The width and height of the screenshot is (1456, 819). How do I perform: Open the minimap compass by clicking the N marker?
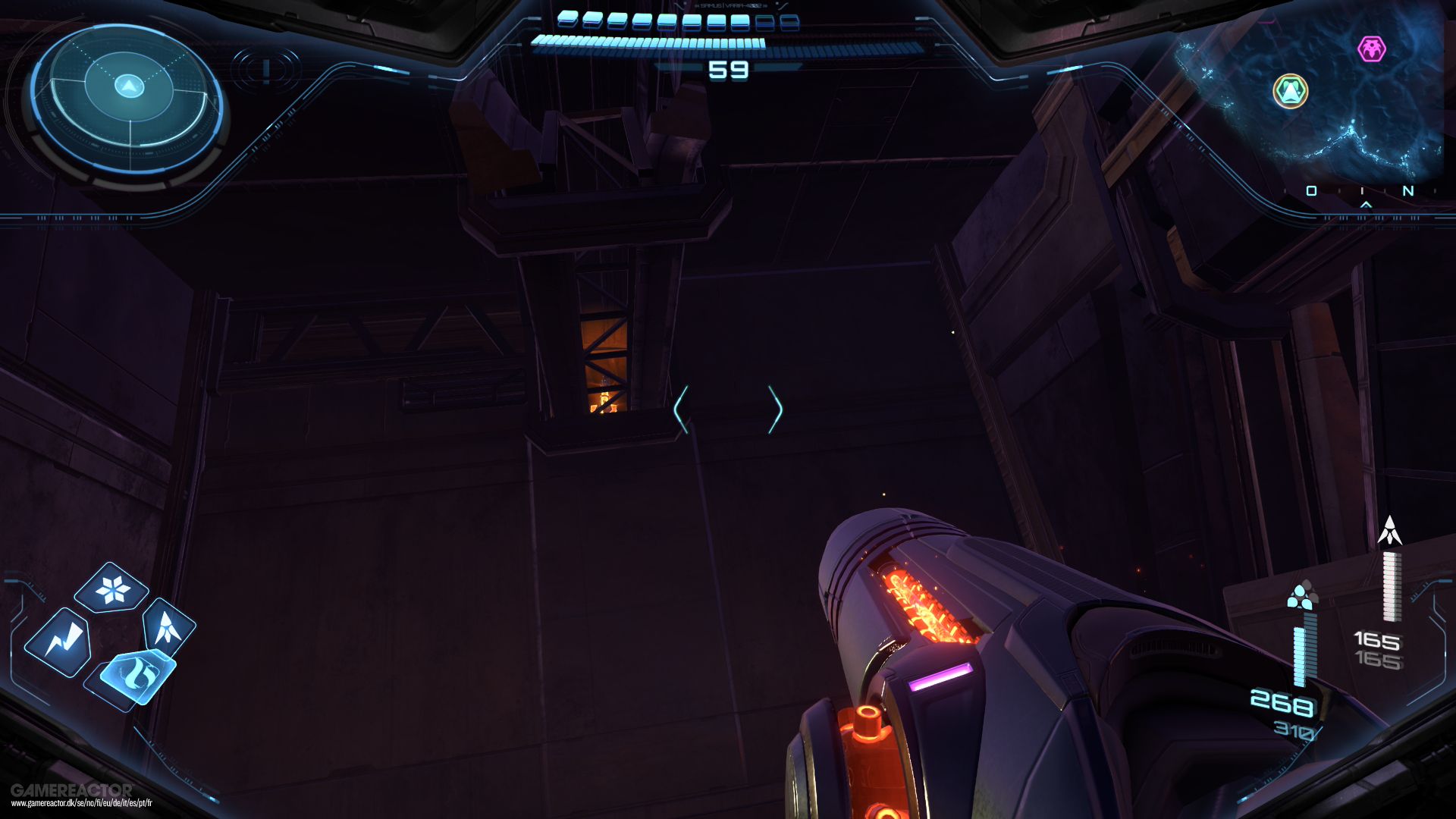pos(1408,190)
